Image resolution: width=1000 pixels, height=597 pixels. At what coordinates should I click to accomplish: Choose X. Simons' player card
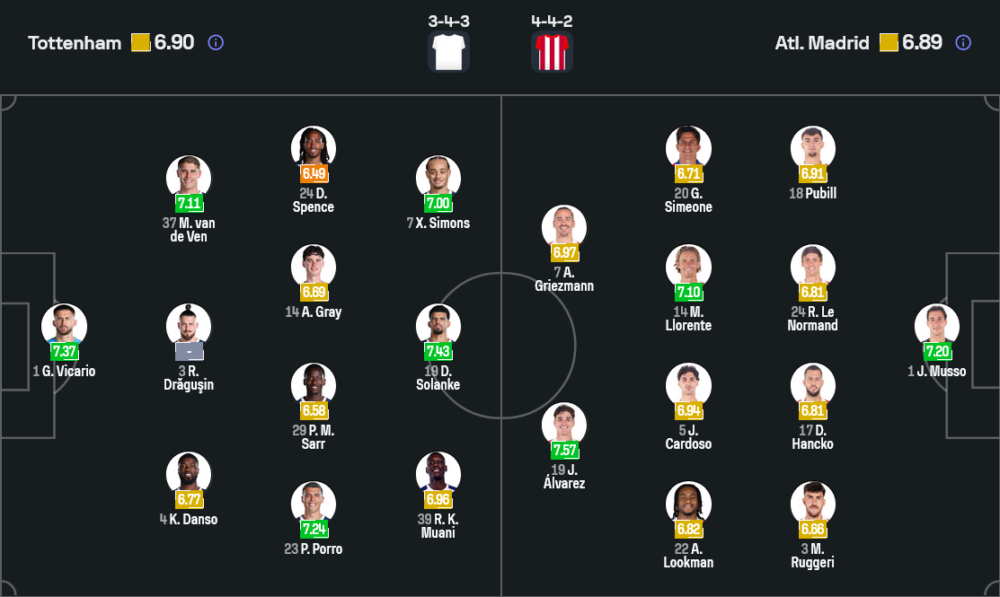[438, 178]
